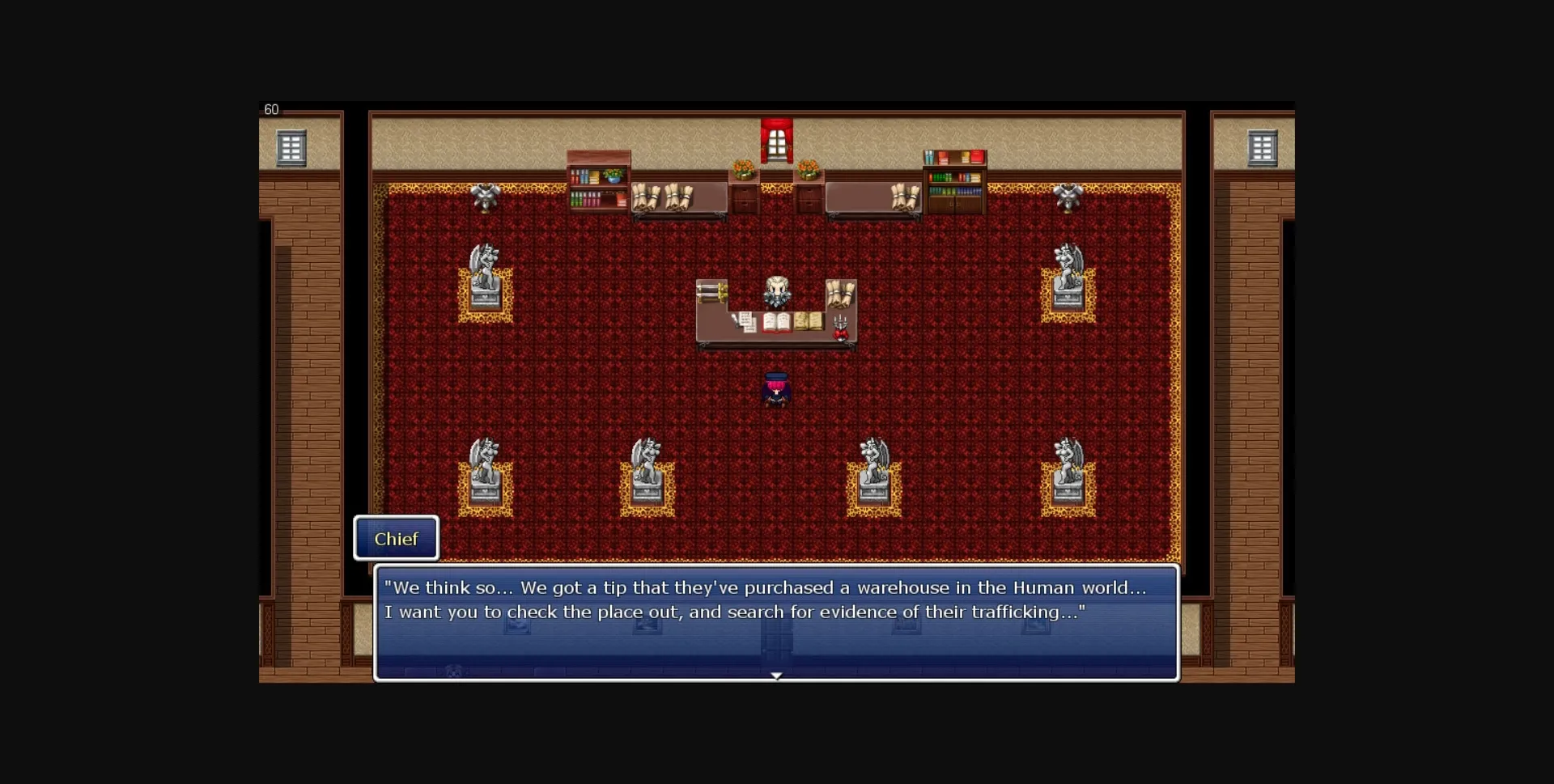Open the left drawer cabinet beneath the flowers
Viewport: 1554px width, 784px height.
click(744, 200)
